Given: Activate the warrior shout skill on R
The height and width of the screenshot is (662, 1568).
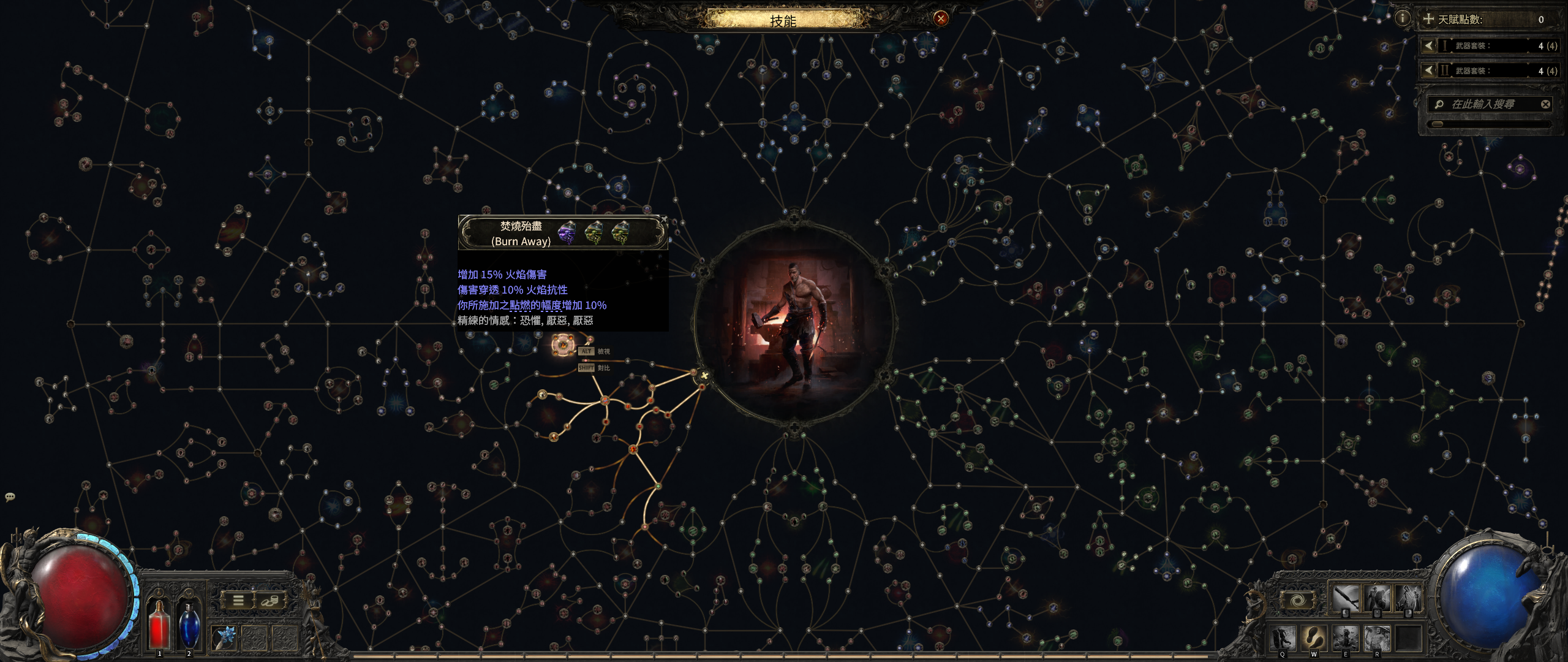Looking at the screenshot, I should 1377,637.
